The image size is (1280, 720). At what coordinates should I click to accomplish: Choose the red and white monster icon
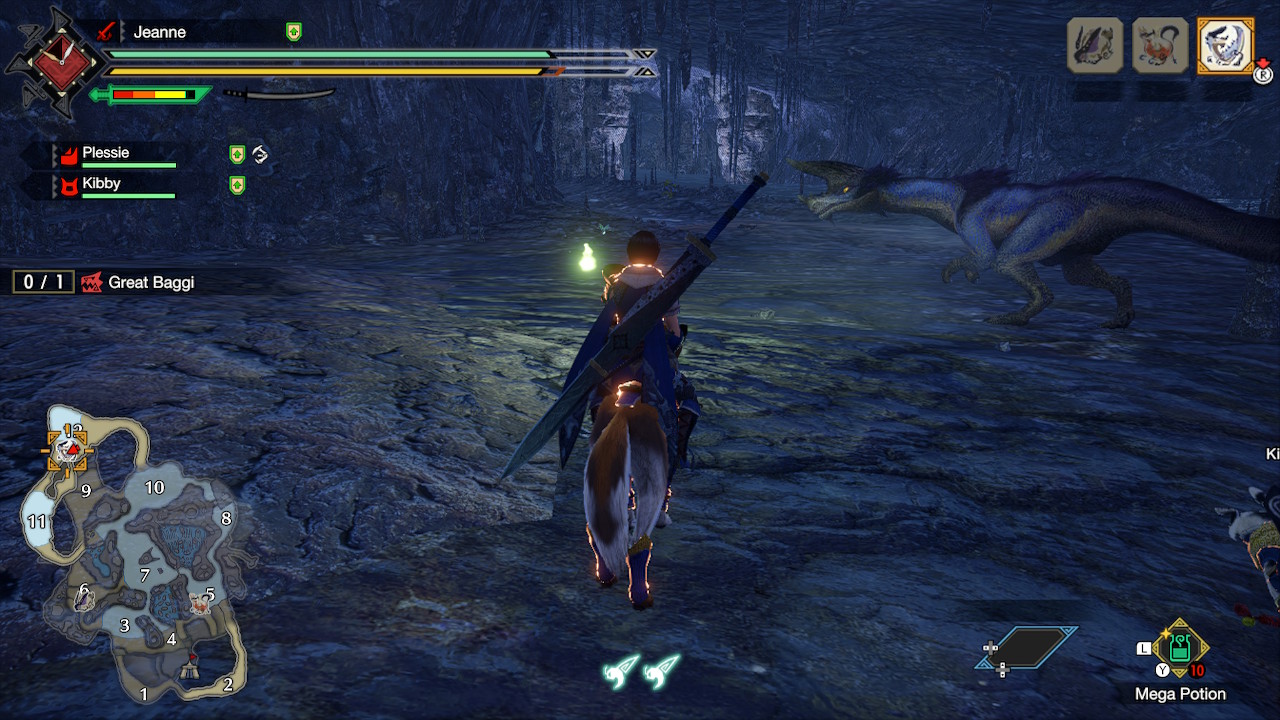pos(1160,46)
